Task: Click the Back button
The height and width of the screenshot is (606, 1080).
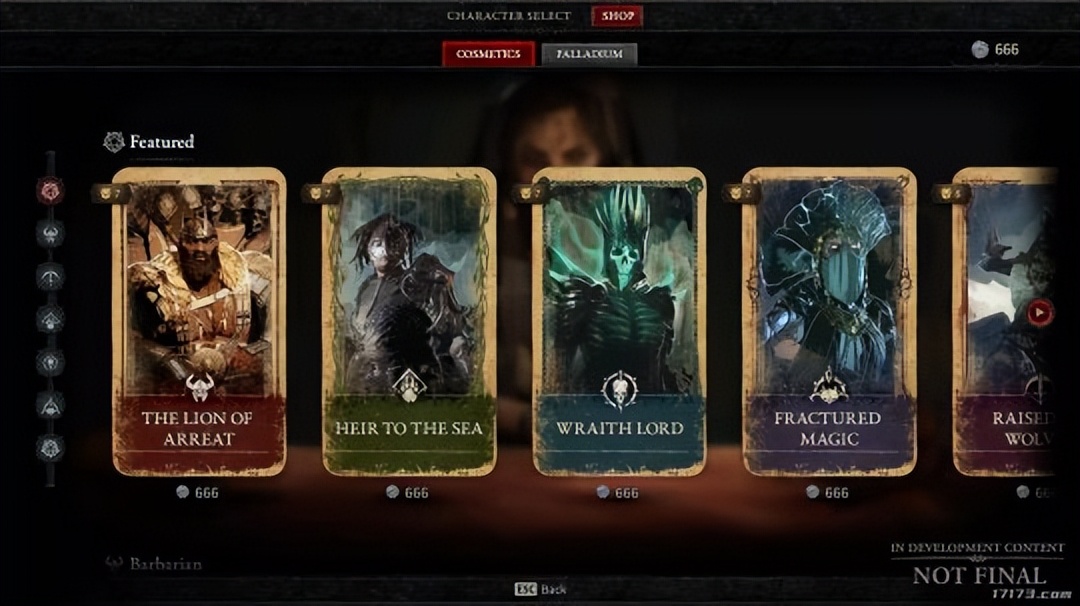Action: pyautogui.click(x=540, y=589)
